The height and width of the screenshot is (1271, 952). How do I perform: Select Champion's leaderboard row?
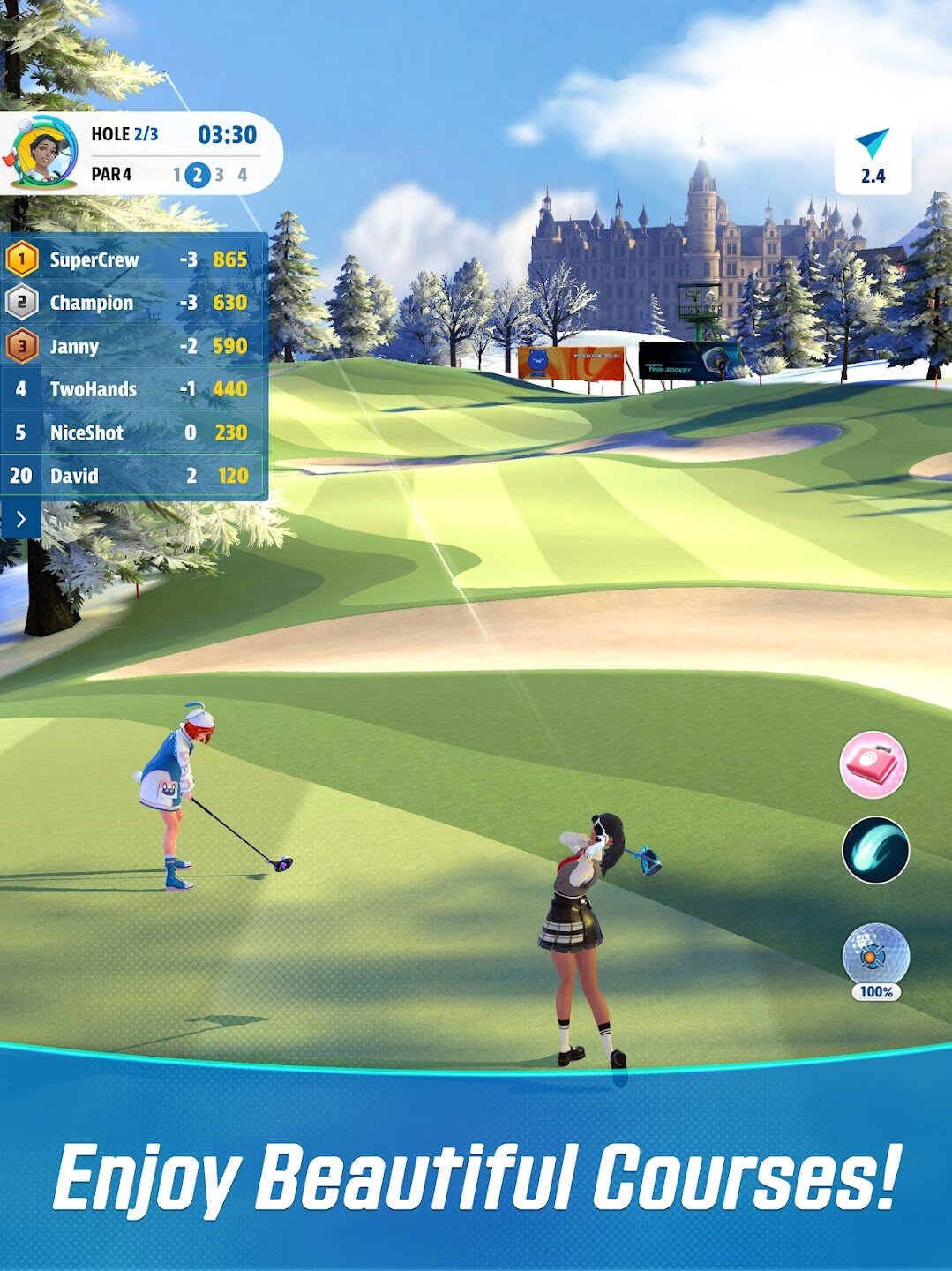(x=134, y=303)
